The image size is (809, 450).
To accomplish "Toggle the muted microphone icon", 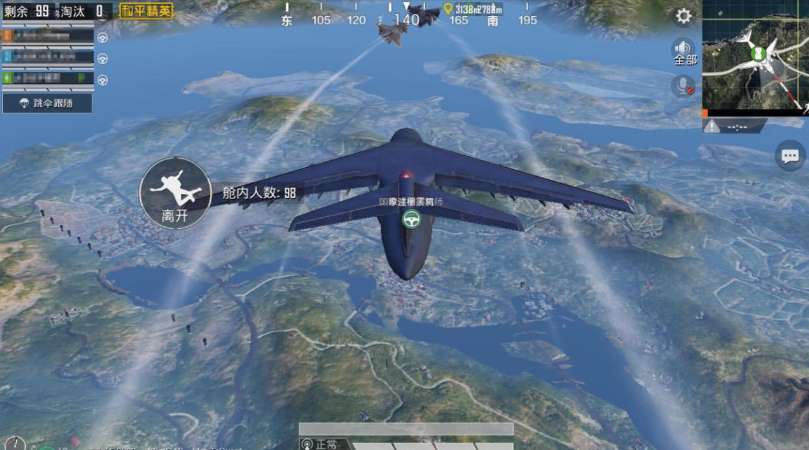I will pyautogui.click(x=684, y=87).
